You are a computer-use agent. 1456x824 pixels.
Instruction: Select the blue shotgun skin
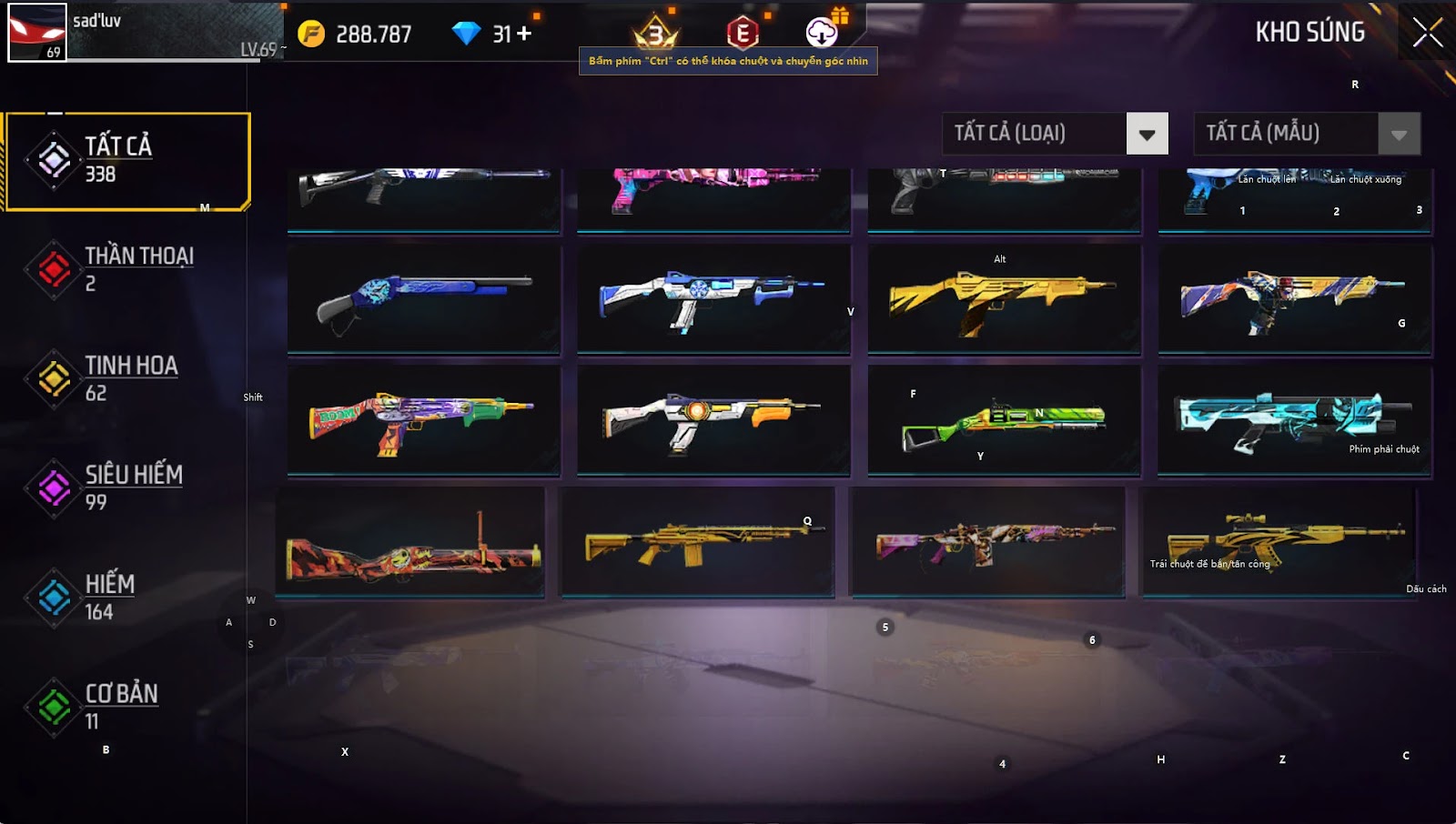point(424,297)
